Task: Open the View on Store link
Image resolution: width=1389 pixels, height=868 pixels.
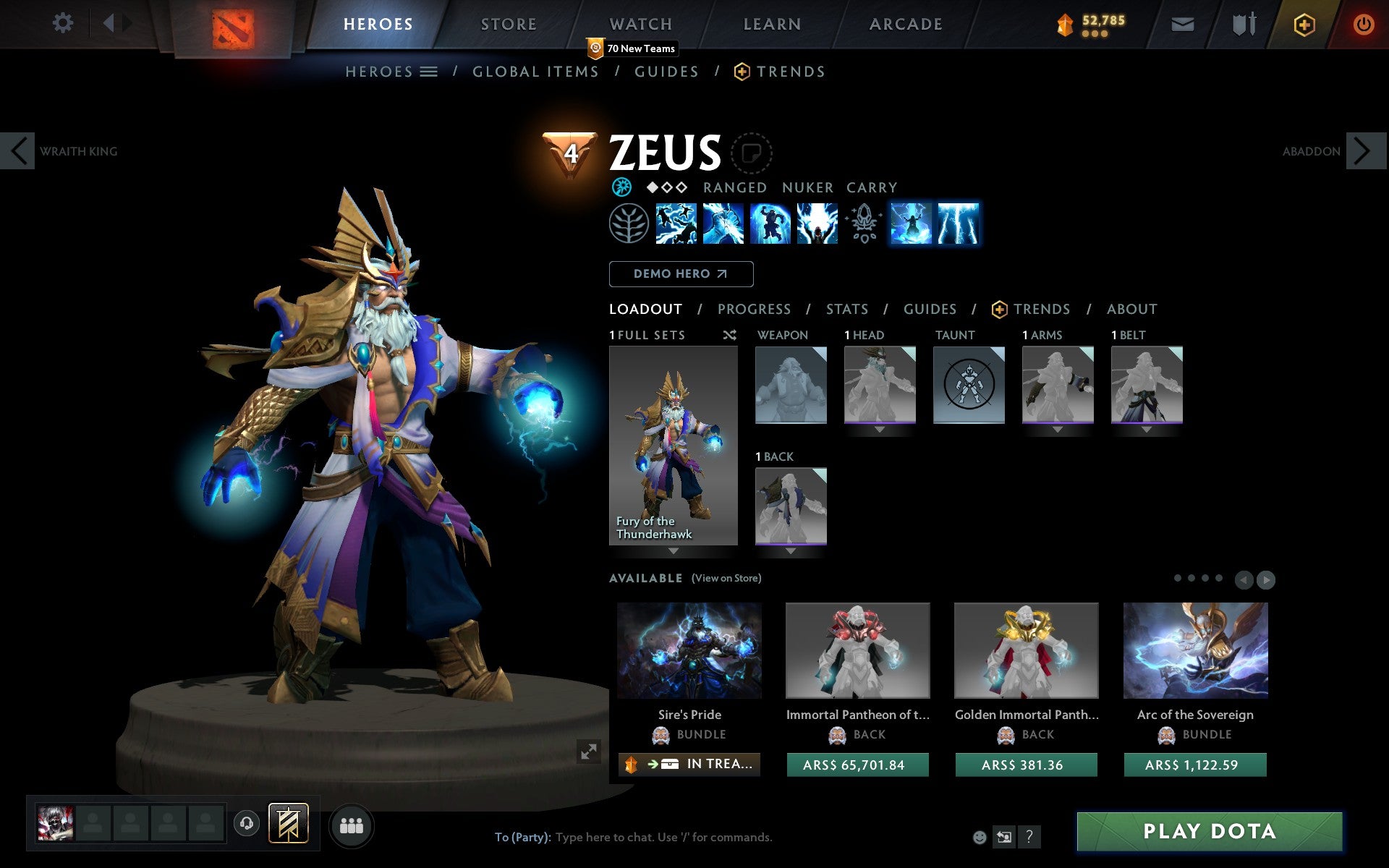Action: (x=726, y=578)
